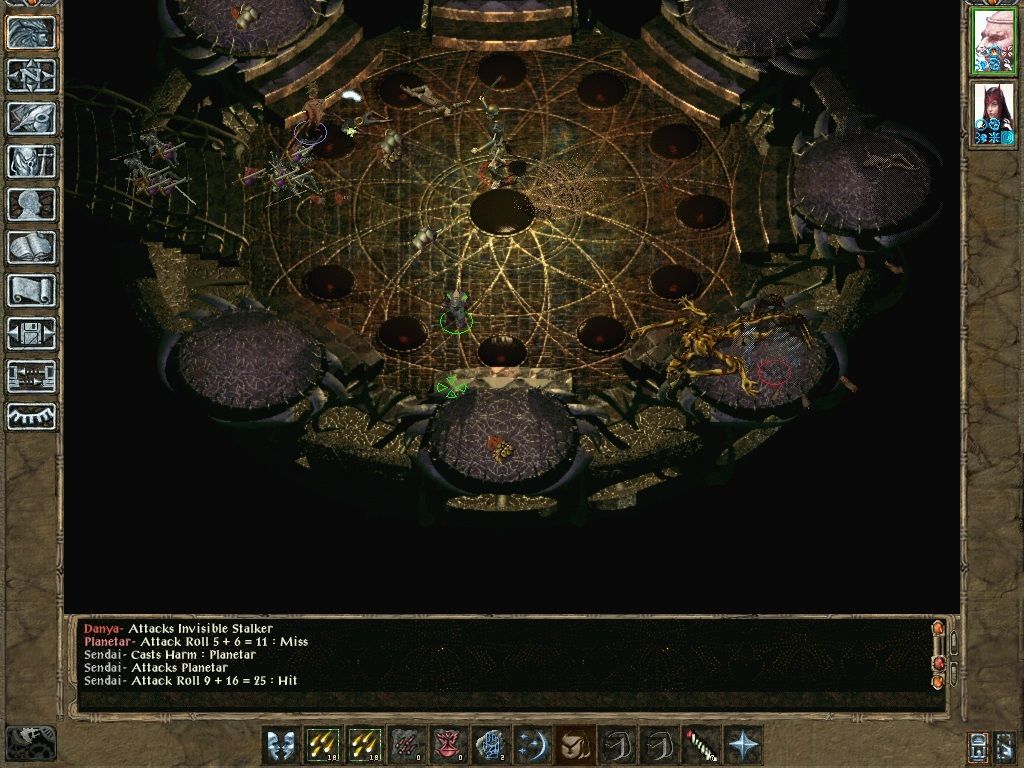Open the item pouch use-item button
The width and height of the screenshot is (1024, 768).
click(573, 745)
